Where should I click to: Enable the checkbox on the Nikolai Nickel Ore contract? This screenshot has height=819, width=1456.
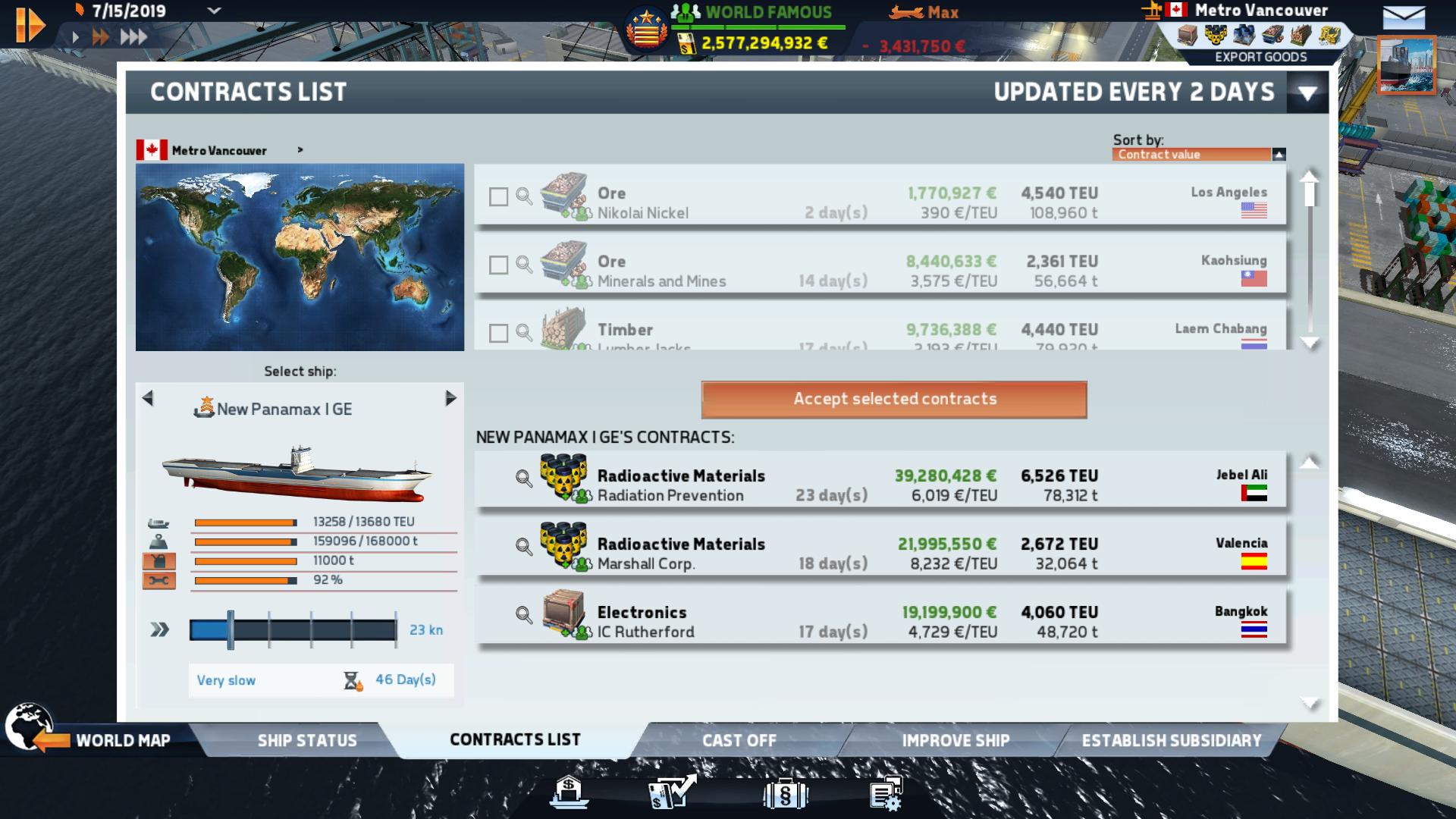[x=499, y=196]
